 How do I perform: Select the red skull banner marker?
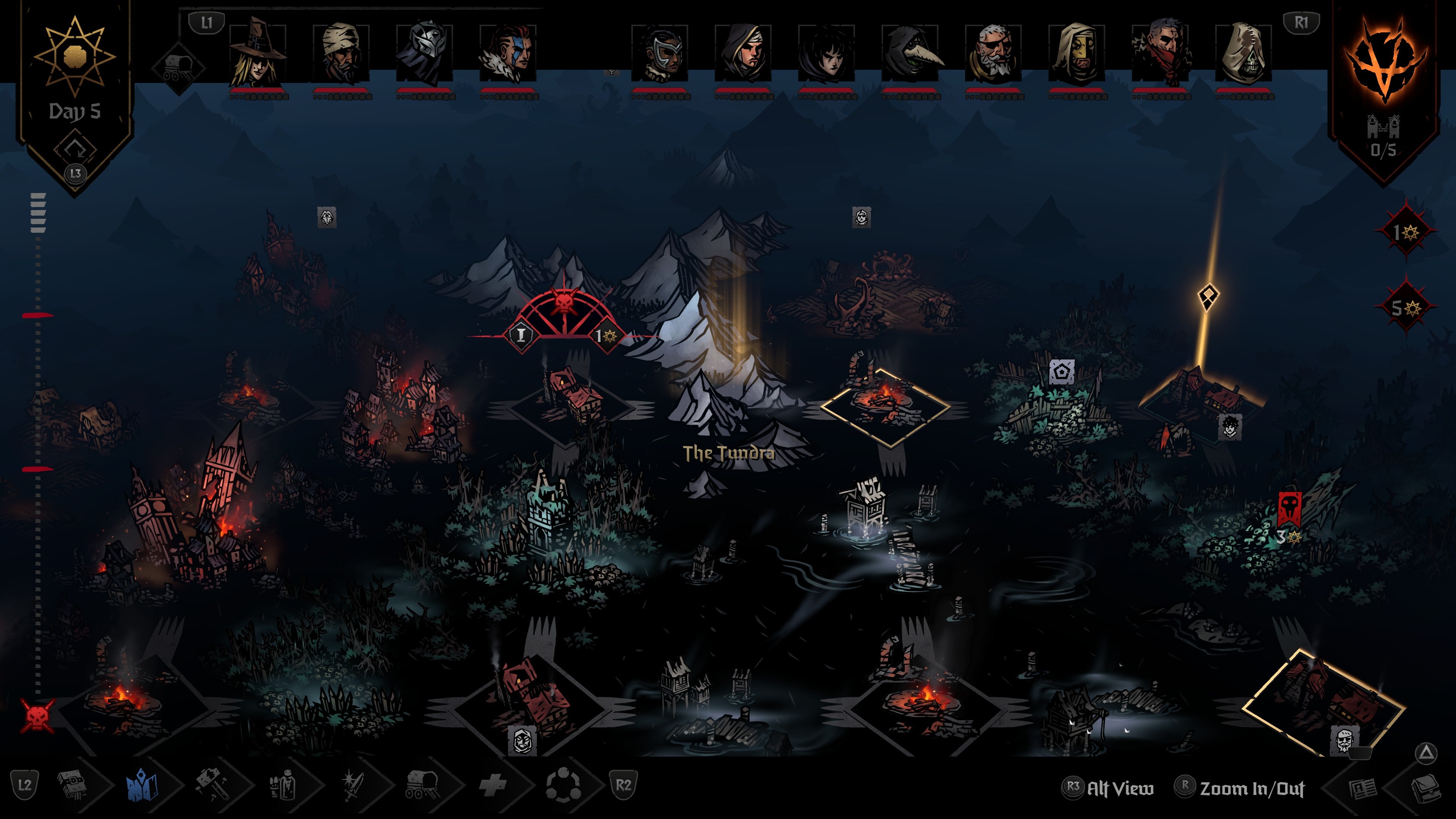1289,508
